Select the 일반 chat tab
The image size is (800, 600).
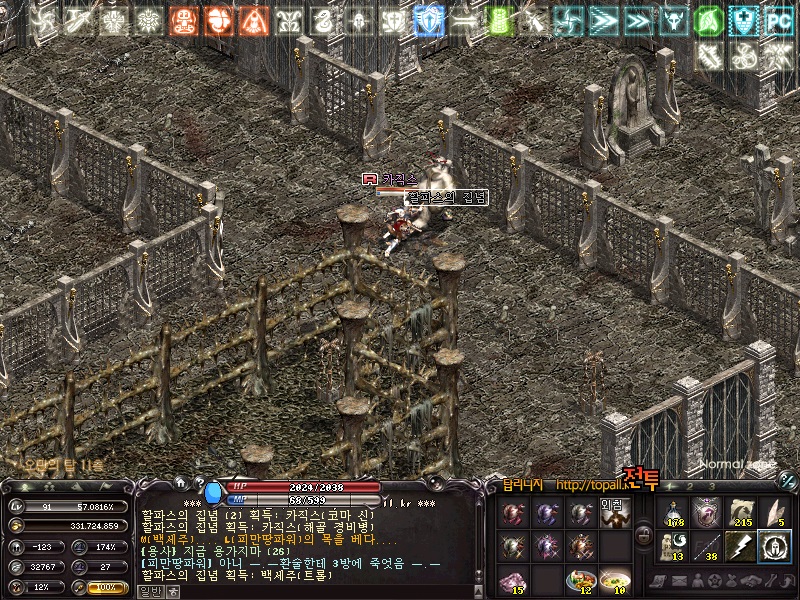(150, 591)
